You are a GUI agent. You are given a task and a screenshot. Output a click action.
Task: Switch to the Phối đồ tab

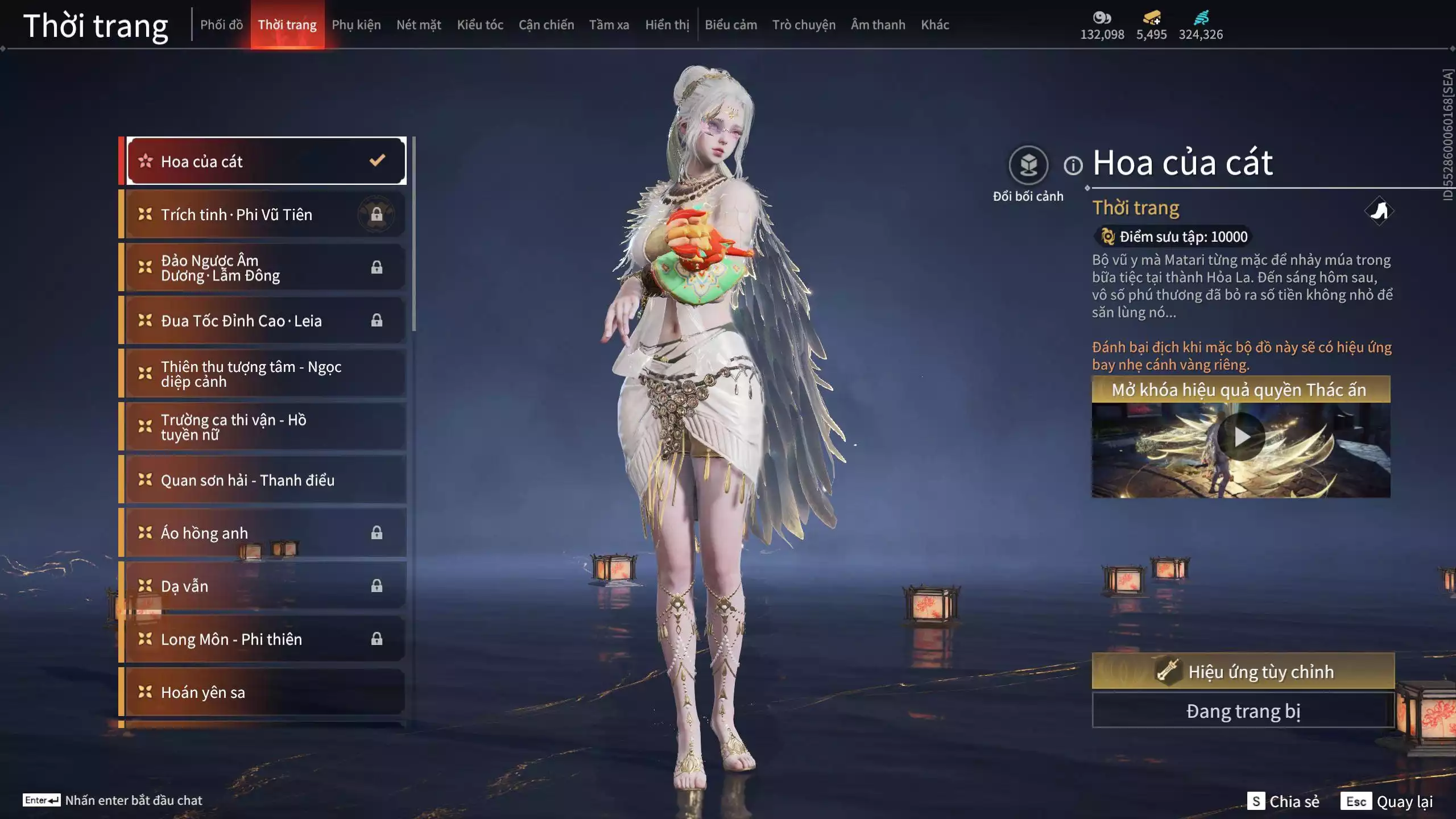(221, 25)
